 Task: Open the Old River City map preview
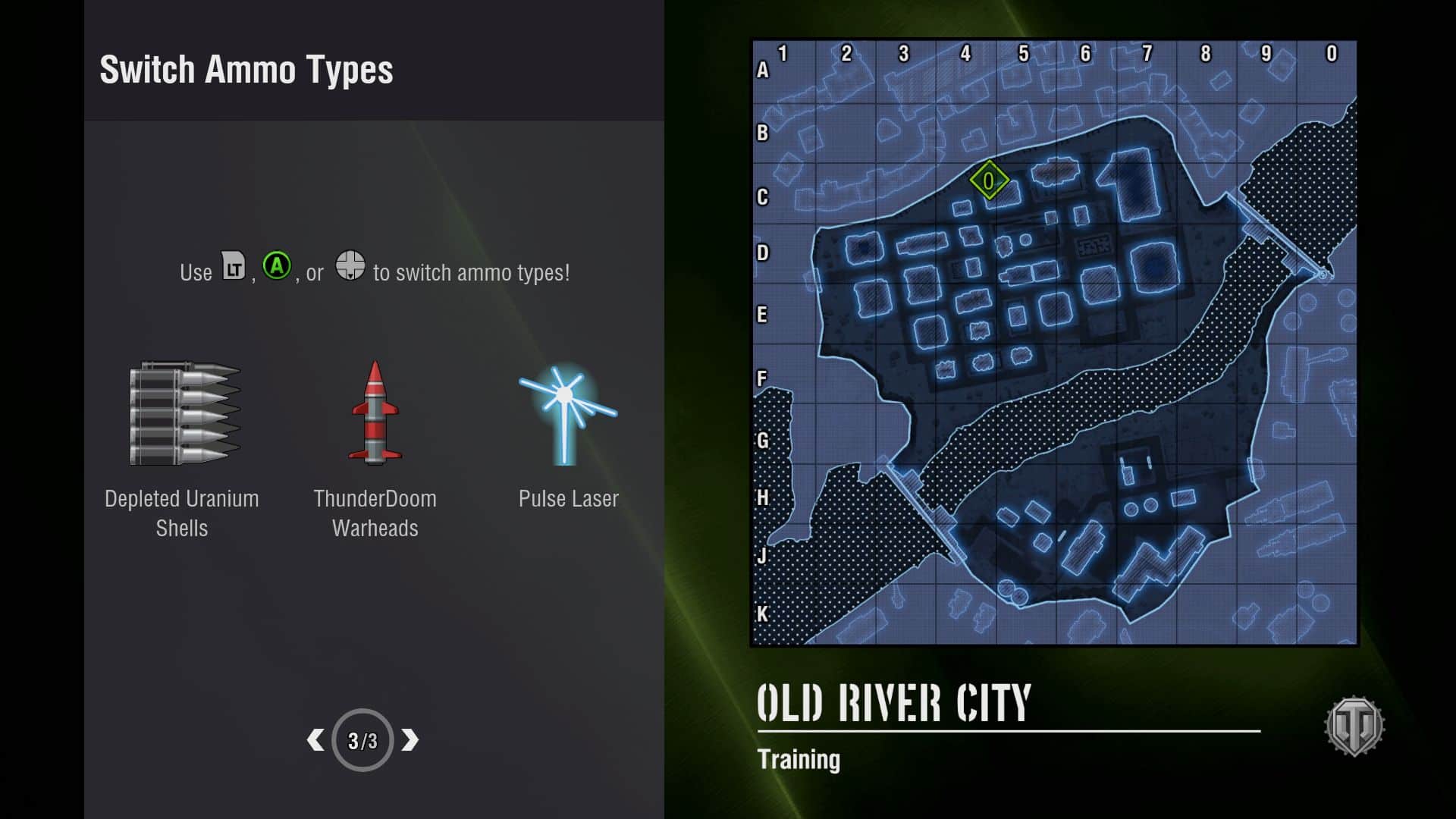[x=1054, y=343]
